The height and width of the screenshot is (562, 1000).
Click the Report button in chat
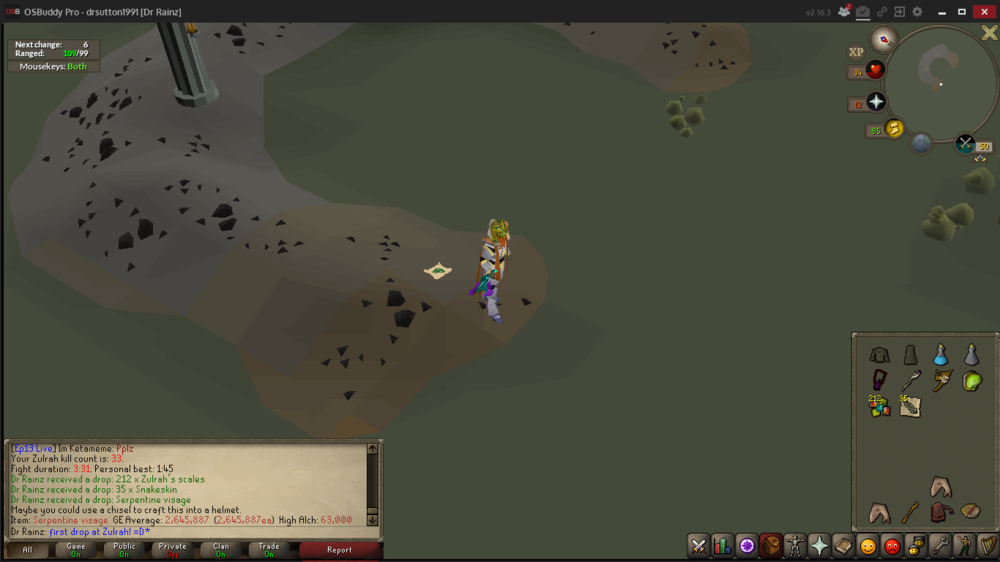tap(339, 549)
